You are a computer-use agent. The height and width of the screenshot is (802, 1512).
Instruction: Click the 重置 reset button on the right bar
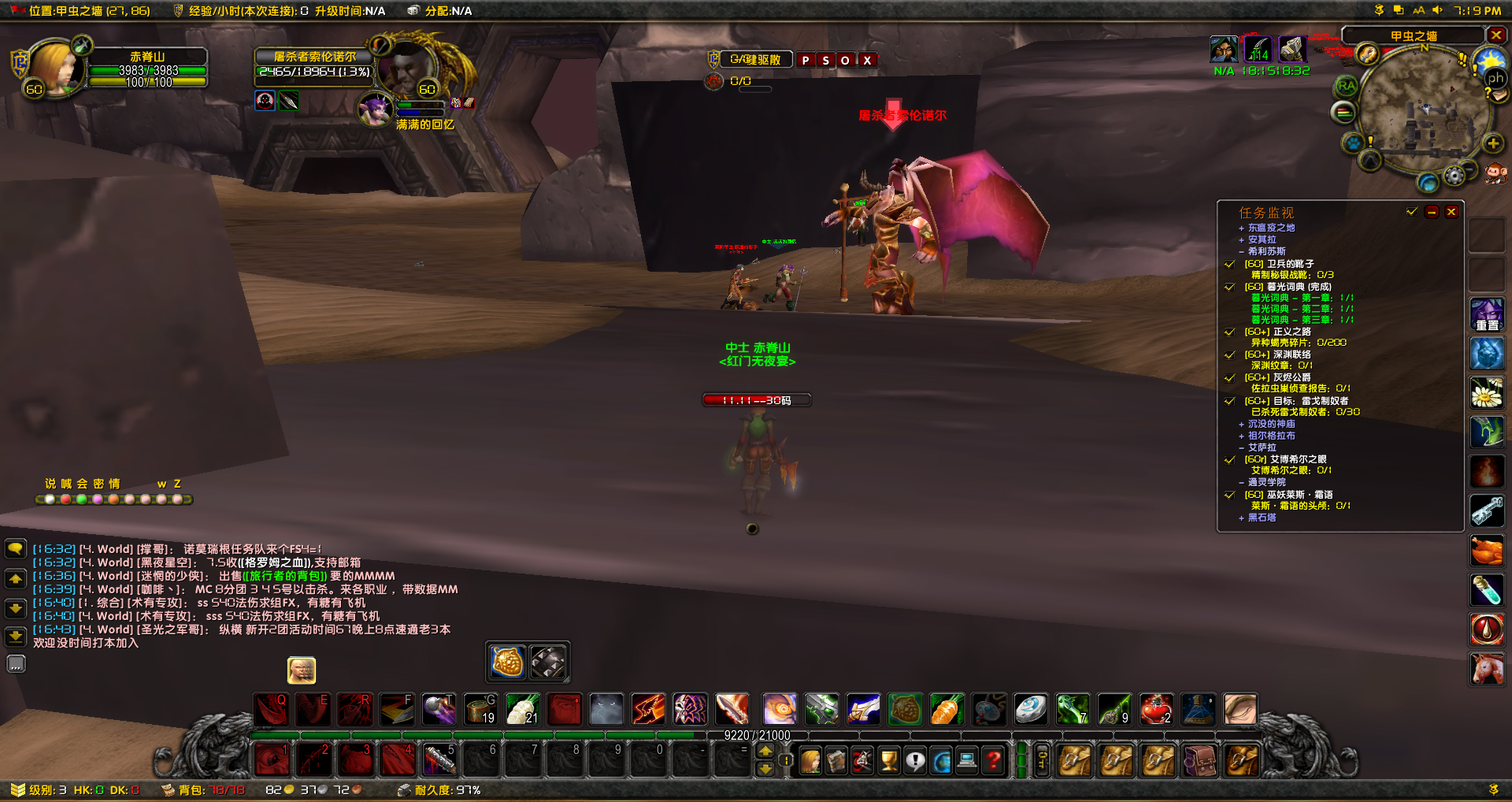click(x=1488, y=314)
